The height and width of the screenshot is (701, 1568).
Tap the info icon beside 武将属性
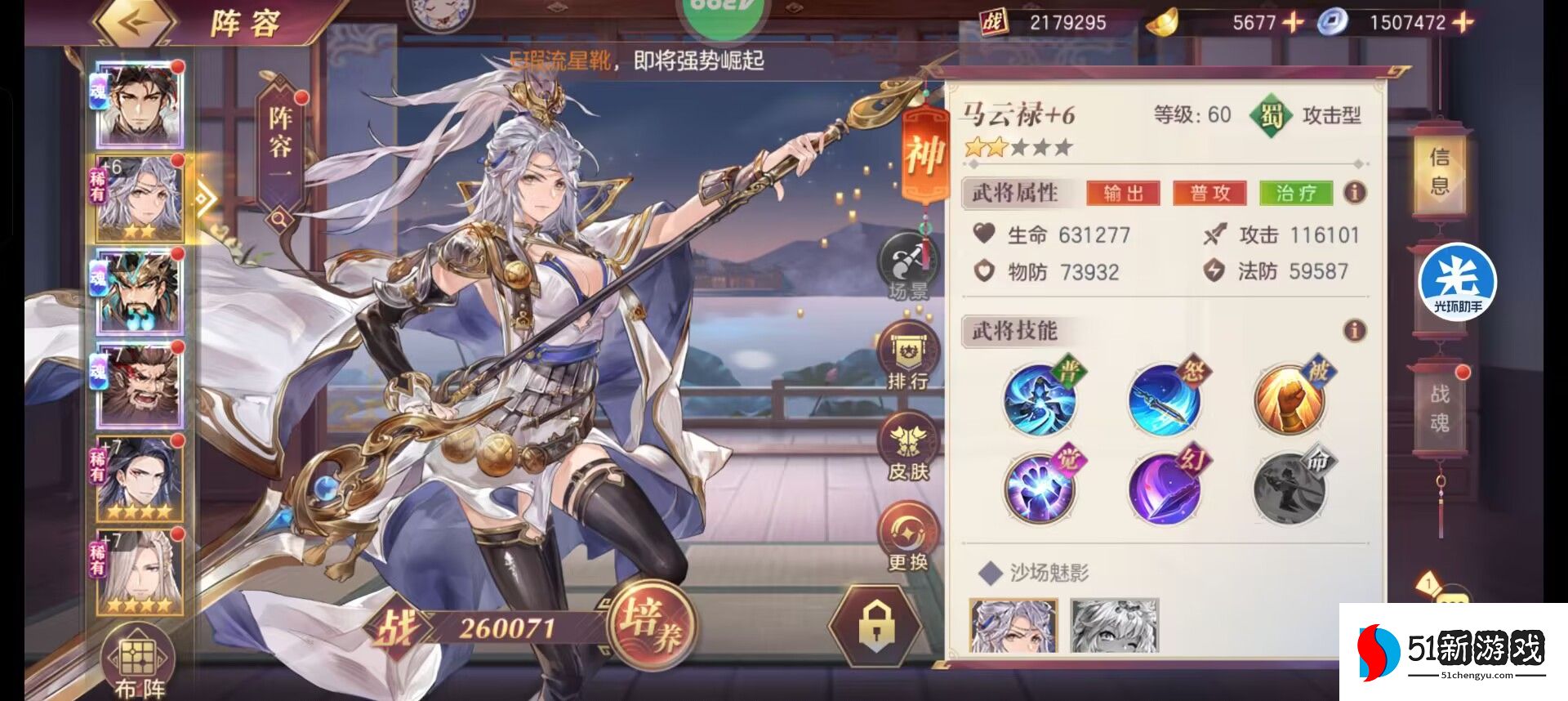(x=1355, y=193)
